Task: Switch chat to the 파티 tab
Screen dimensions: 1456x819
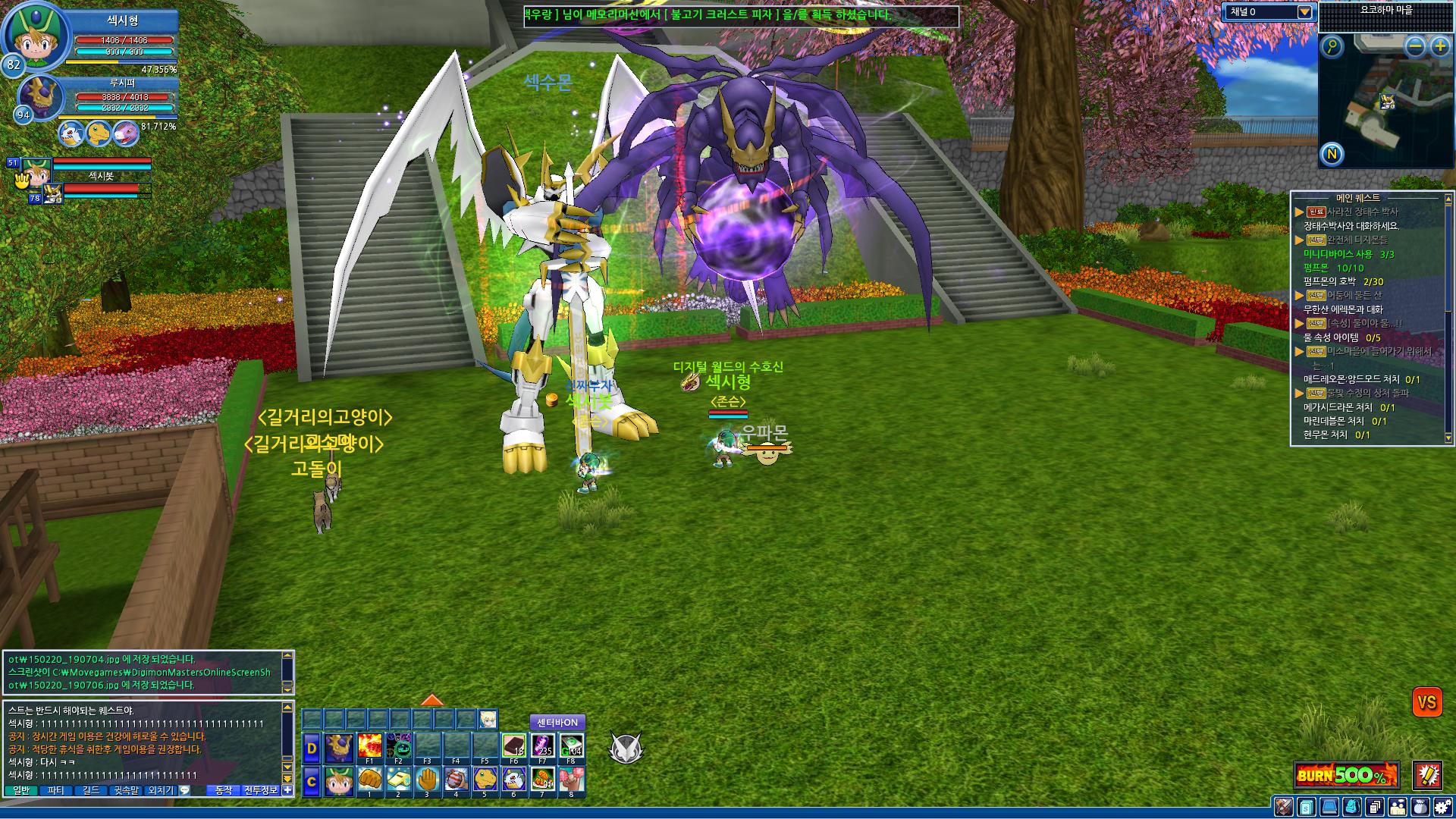Action: pos(56,790)
